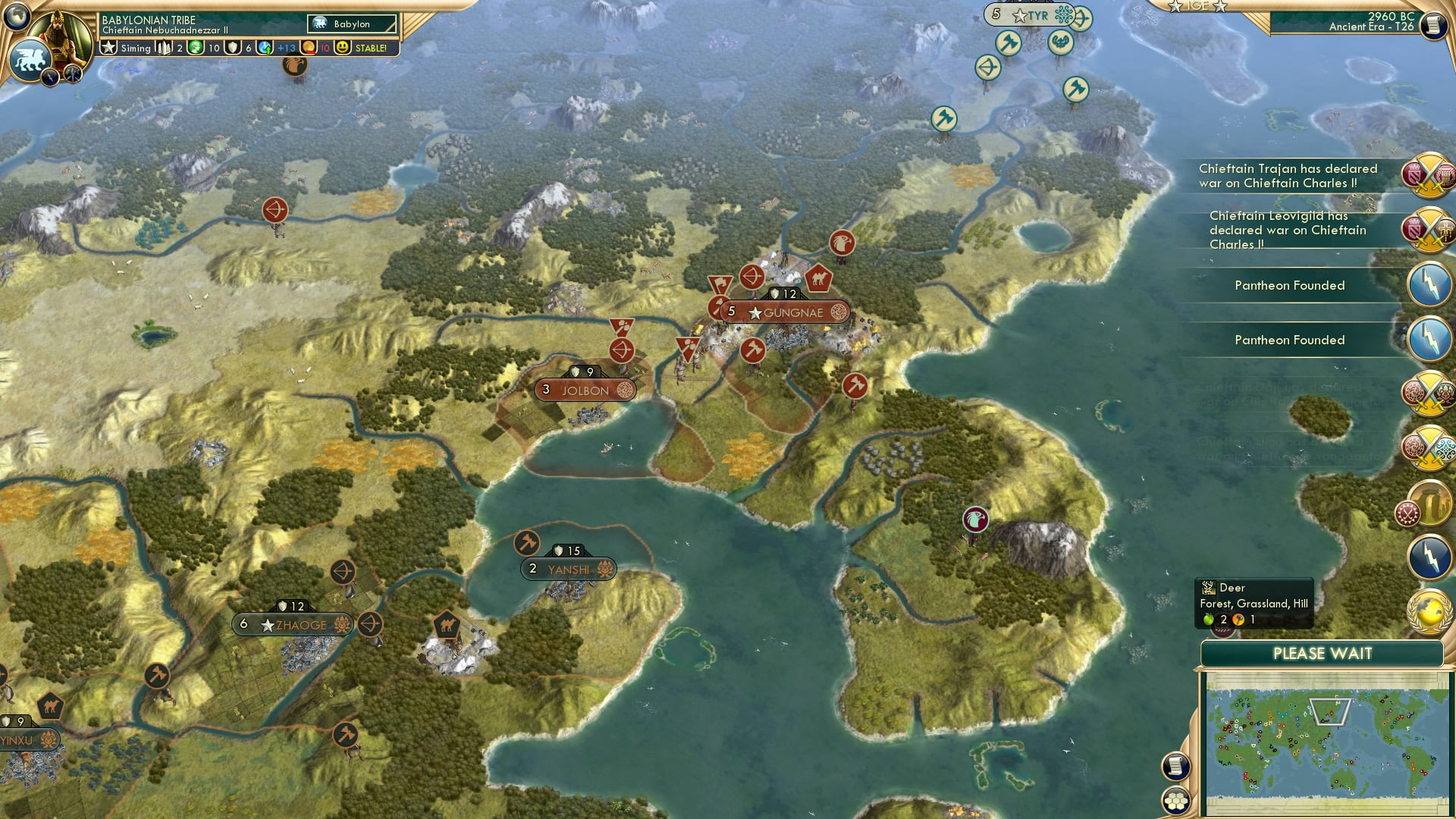1456x819 pixels.
Task: Open the Babylon dropdown in the top bar
Action: pos(353,24)
